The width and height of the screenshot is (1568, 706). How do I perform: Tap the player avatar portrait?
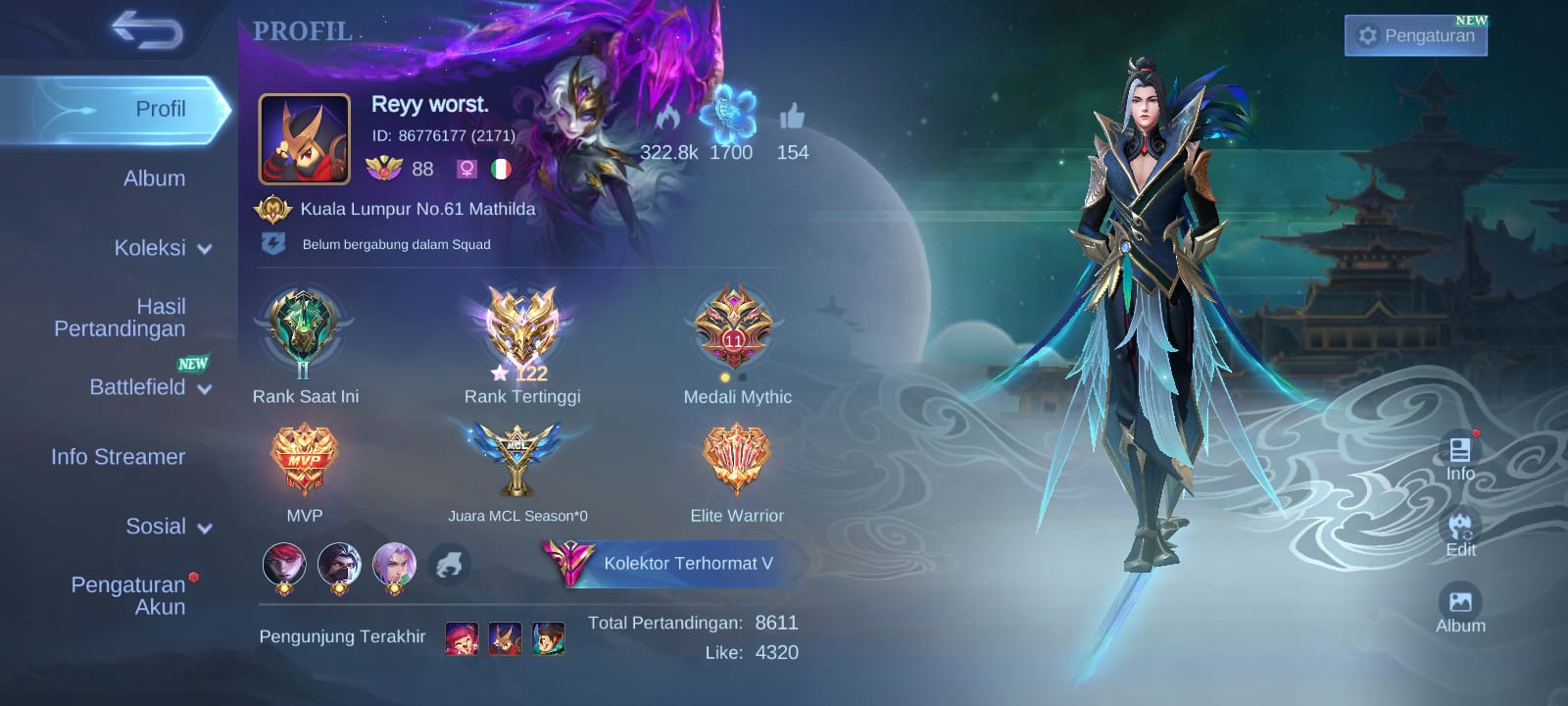point(305,139)
